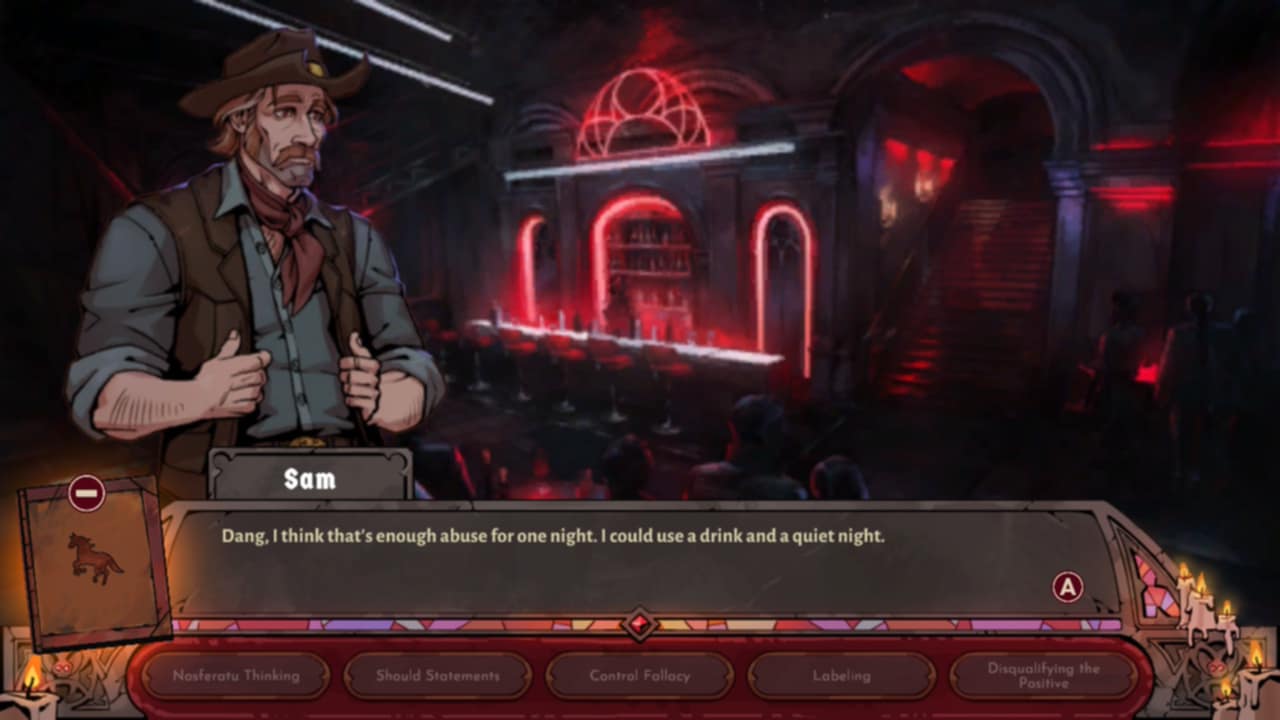Choose the Labeling distortion button
Viewport: 1280px width, 720px height.
point(842,676)
